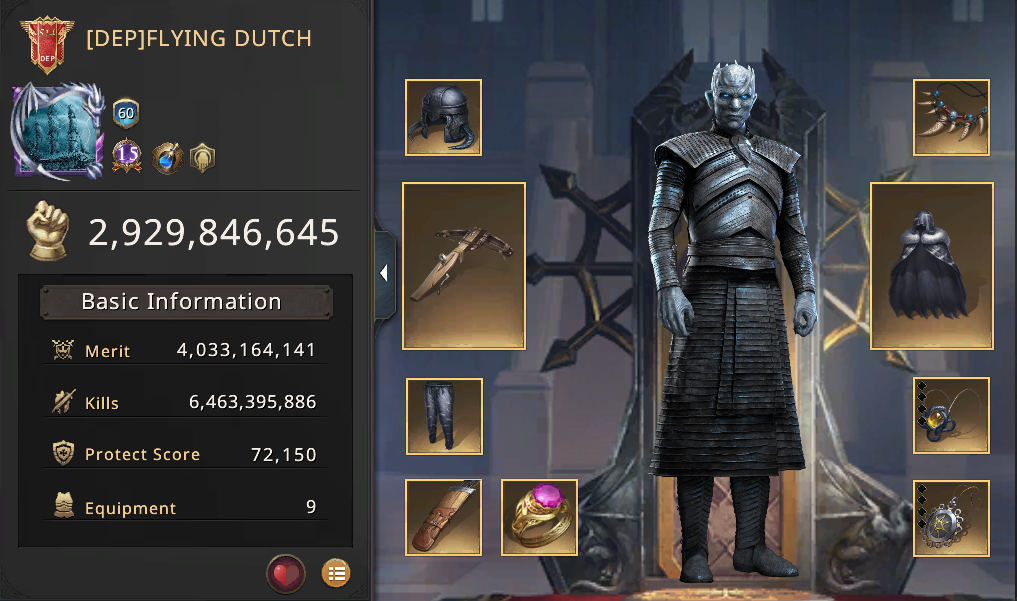This screenshot has width=1017, height=601.
Task: Collapse the player info side panel
Action: tap(384, 274)
